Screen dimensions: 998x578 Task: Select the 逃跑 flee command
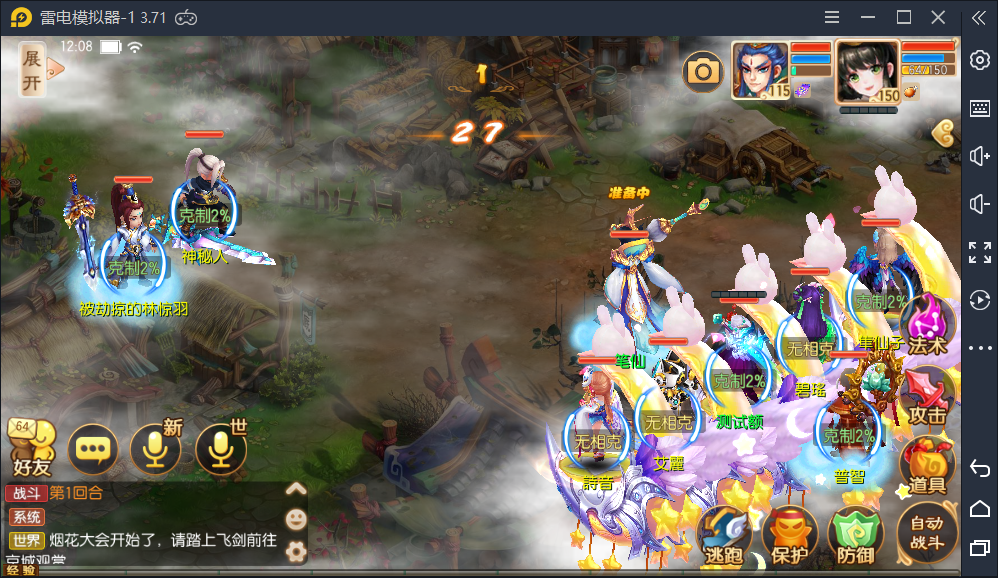[x=723, y=535]
